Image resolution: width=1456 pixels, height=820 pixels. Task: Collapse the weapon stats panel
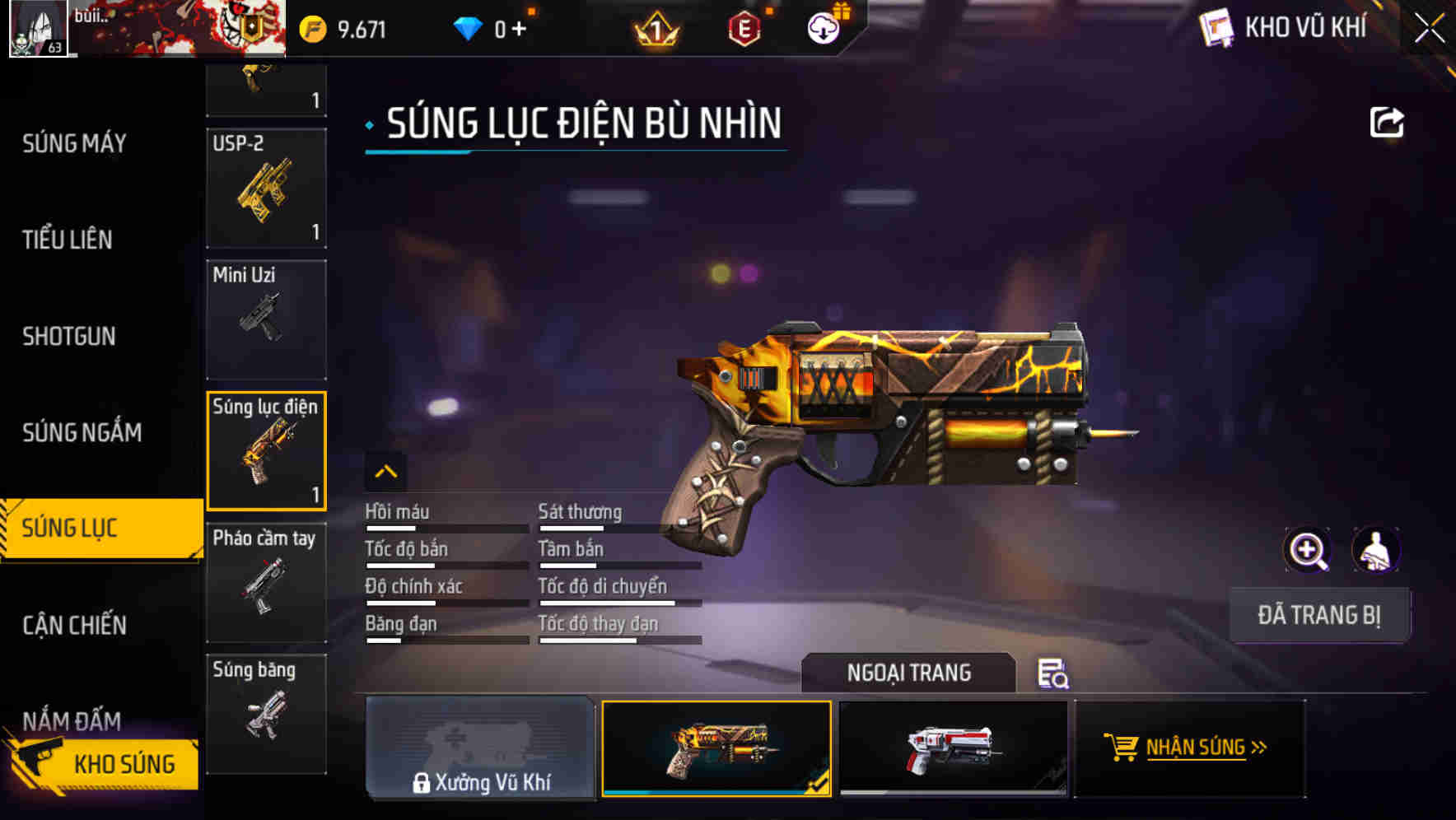click(x=385, y=472)
